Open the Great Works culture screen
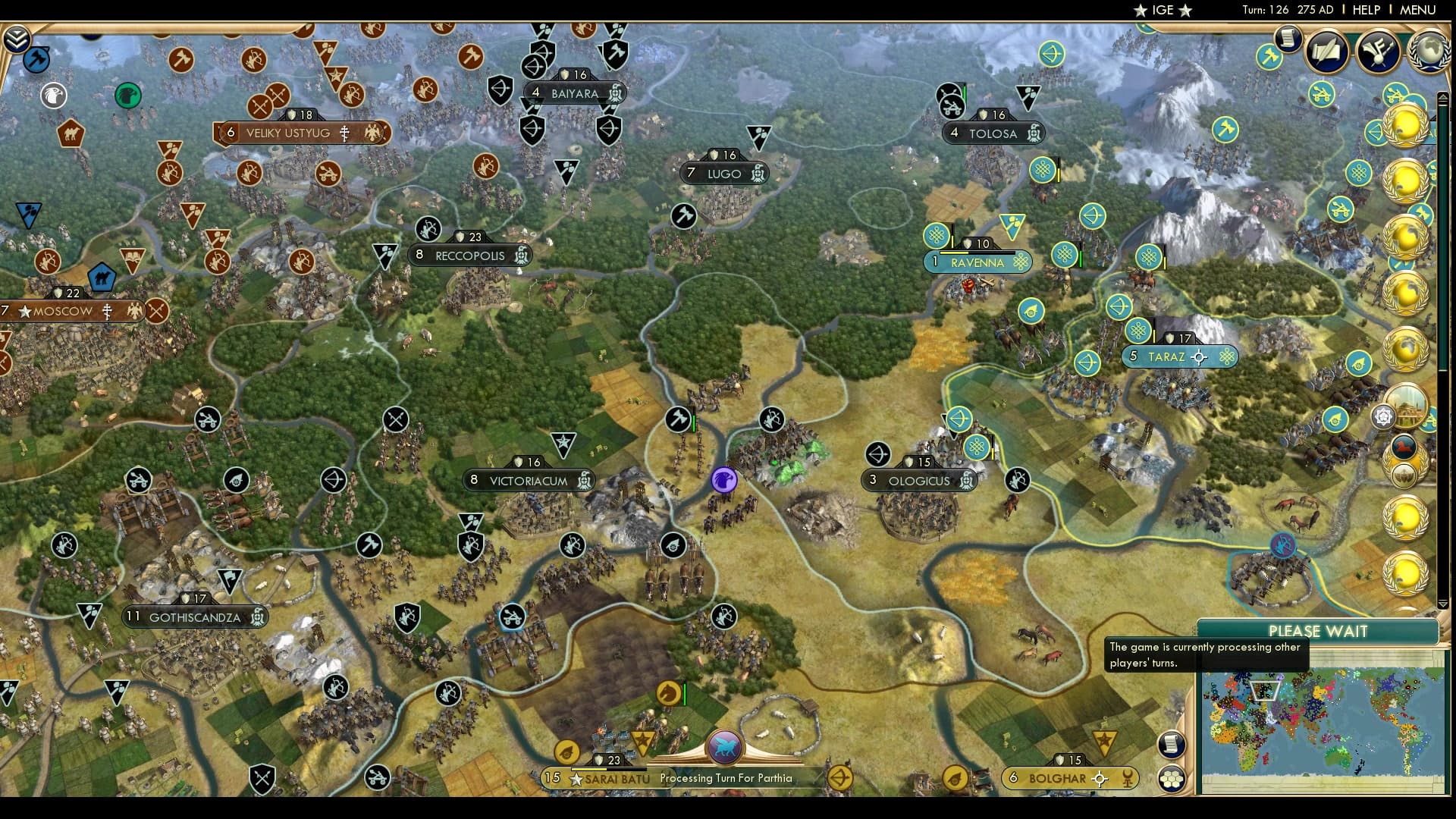The height and width of the screenshot is (819, 1456). click(1376, 52)
